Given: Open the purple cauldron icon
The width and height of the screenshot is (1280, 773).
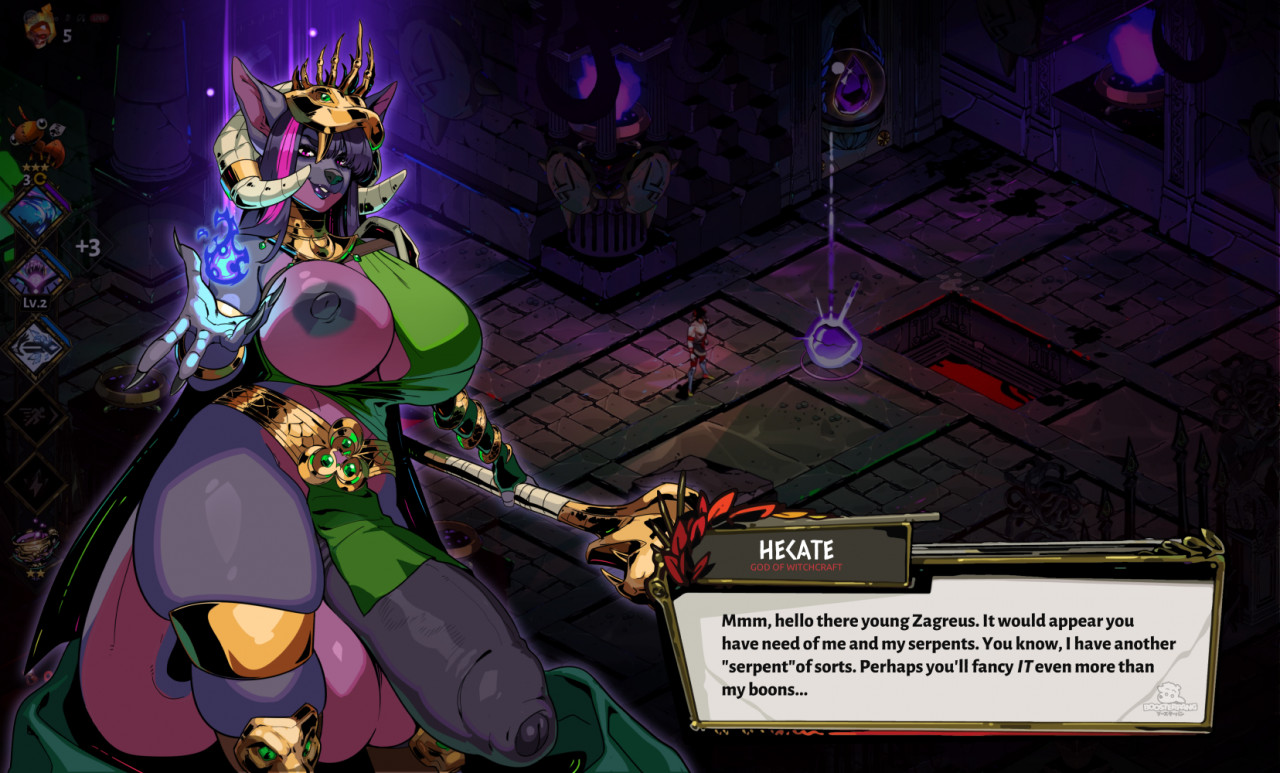Looking at the screenshot, I should 35,546.
